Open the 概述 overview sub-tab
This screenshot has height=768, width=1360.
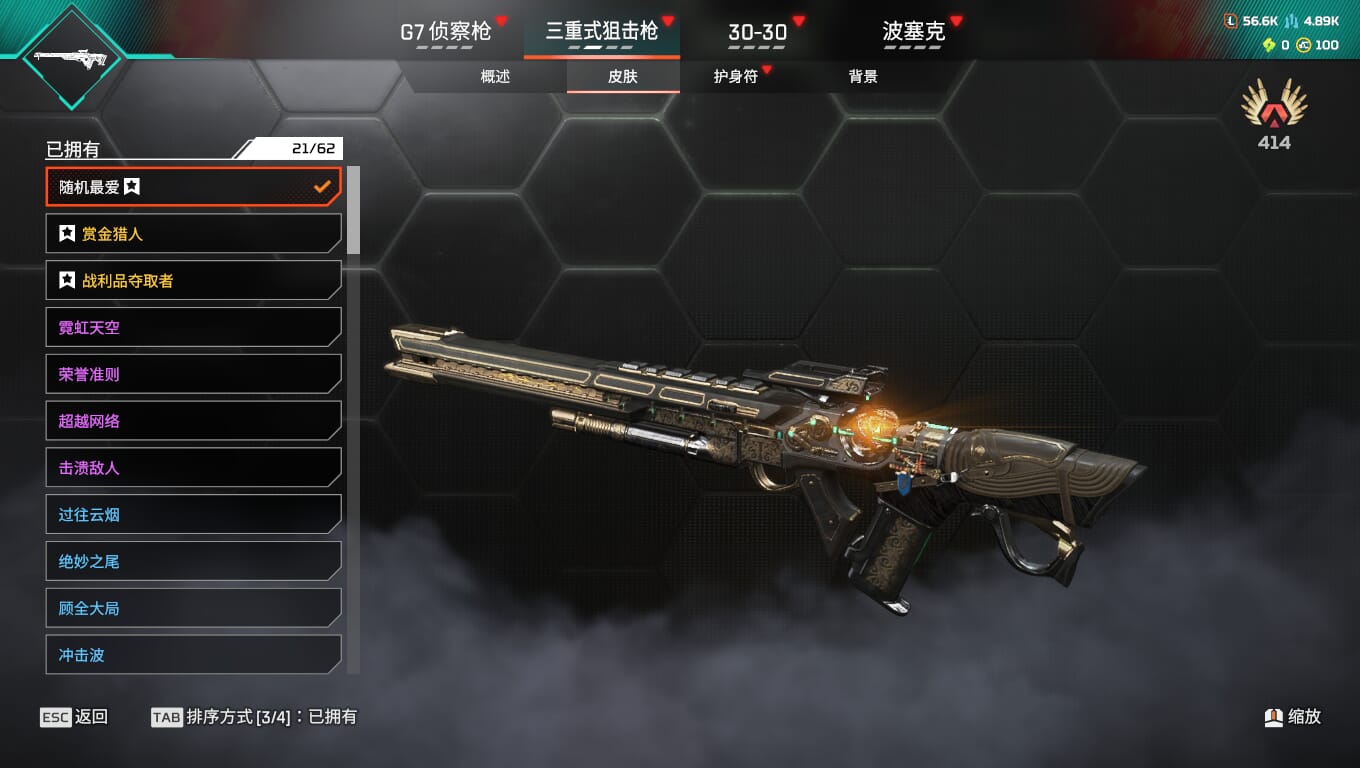(495, 76)
